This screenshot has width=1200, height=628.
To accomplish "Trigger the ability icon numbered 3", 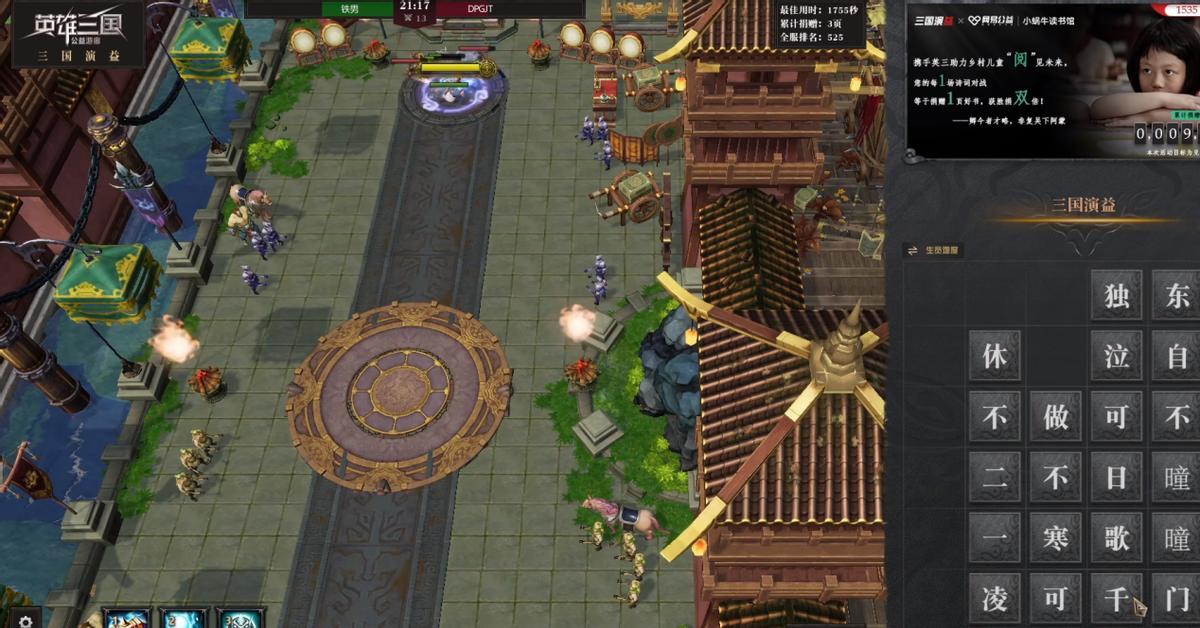I will pyautogui.click(x=240, y=619).
